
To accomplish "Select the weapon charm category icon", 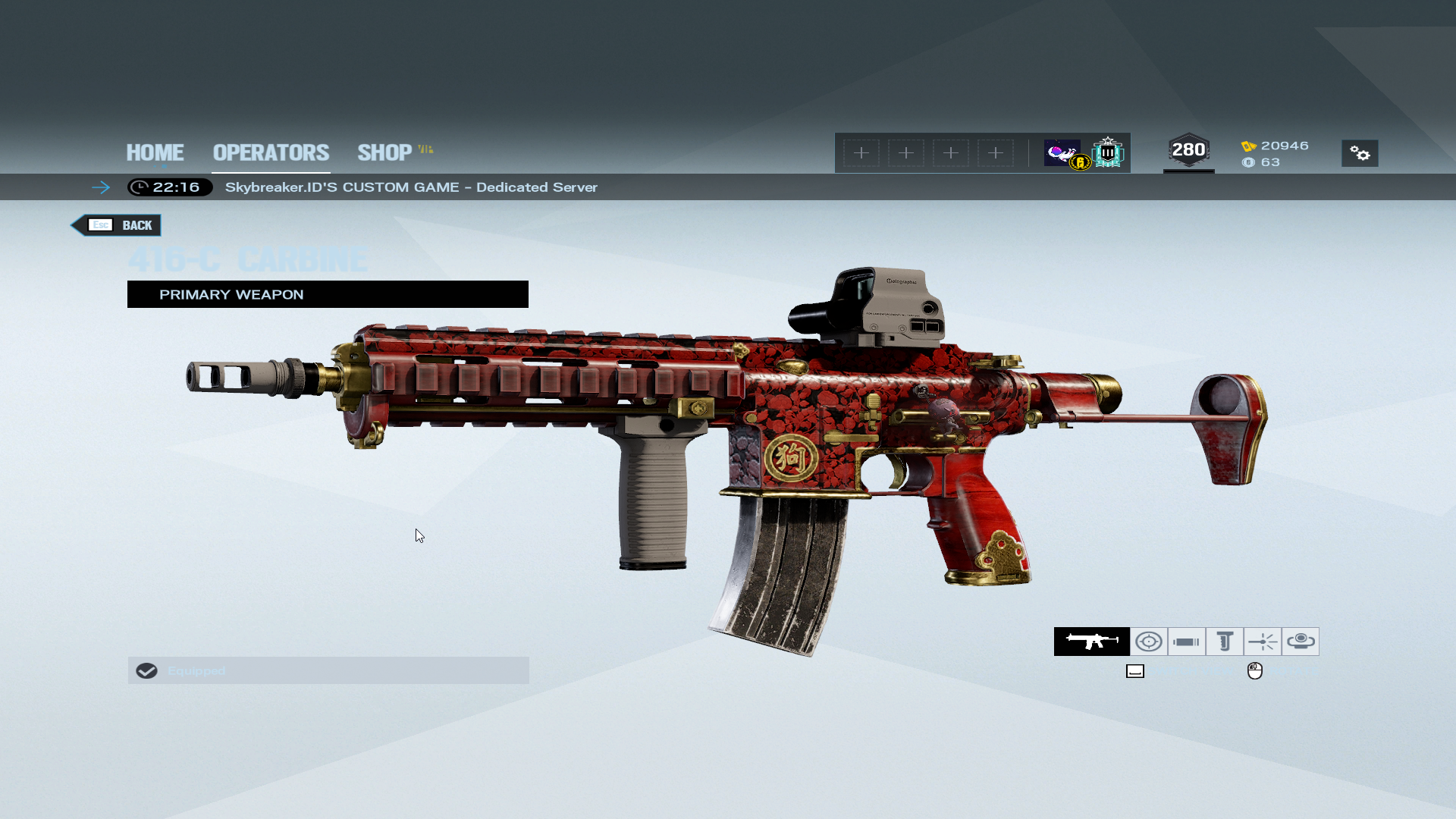I will coord(1300,642).
